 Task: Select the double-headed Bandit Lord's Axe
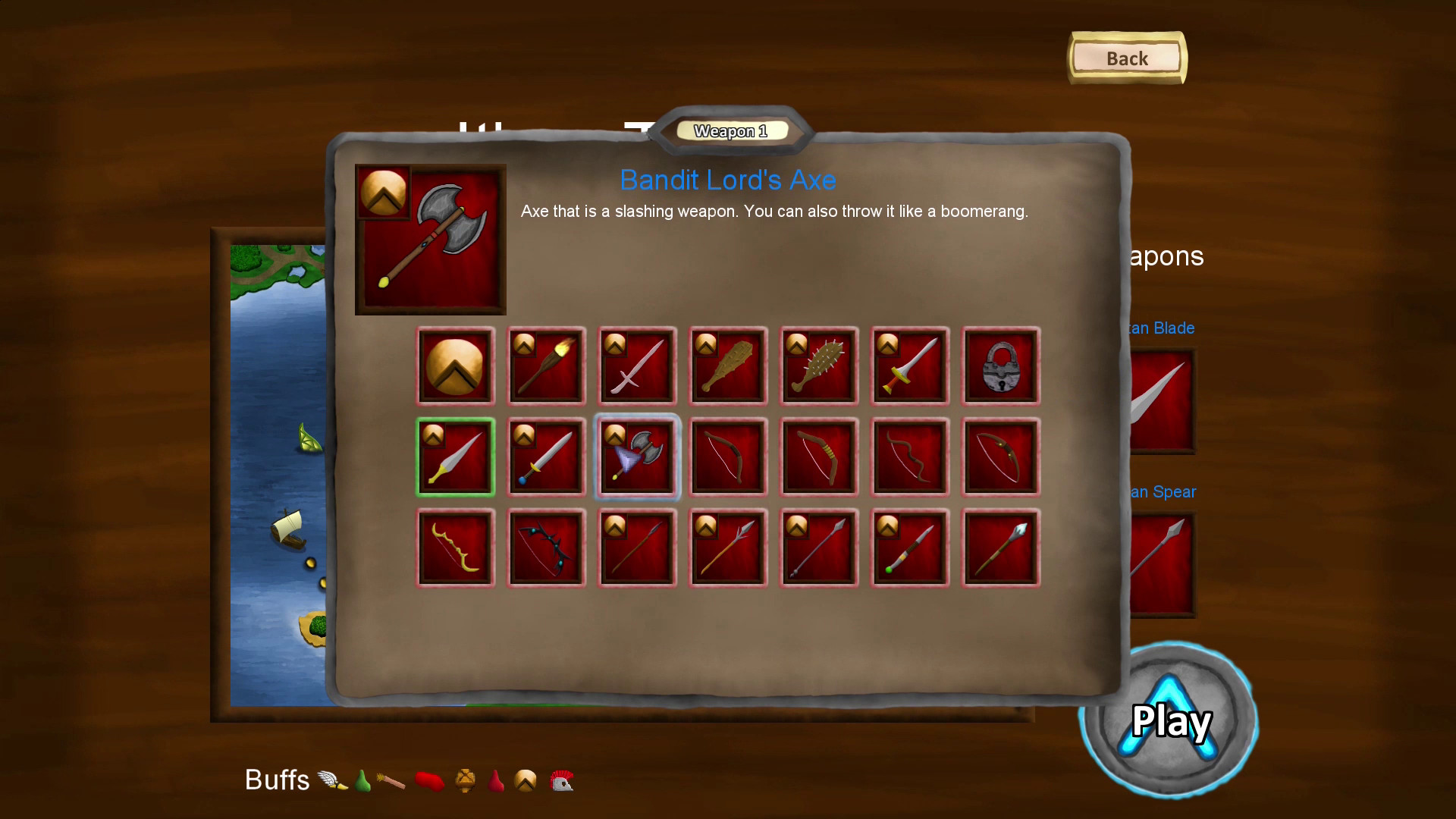(637, 457)
